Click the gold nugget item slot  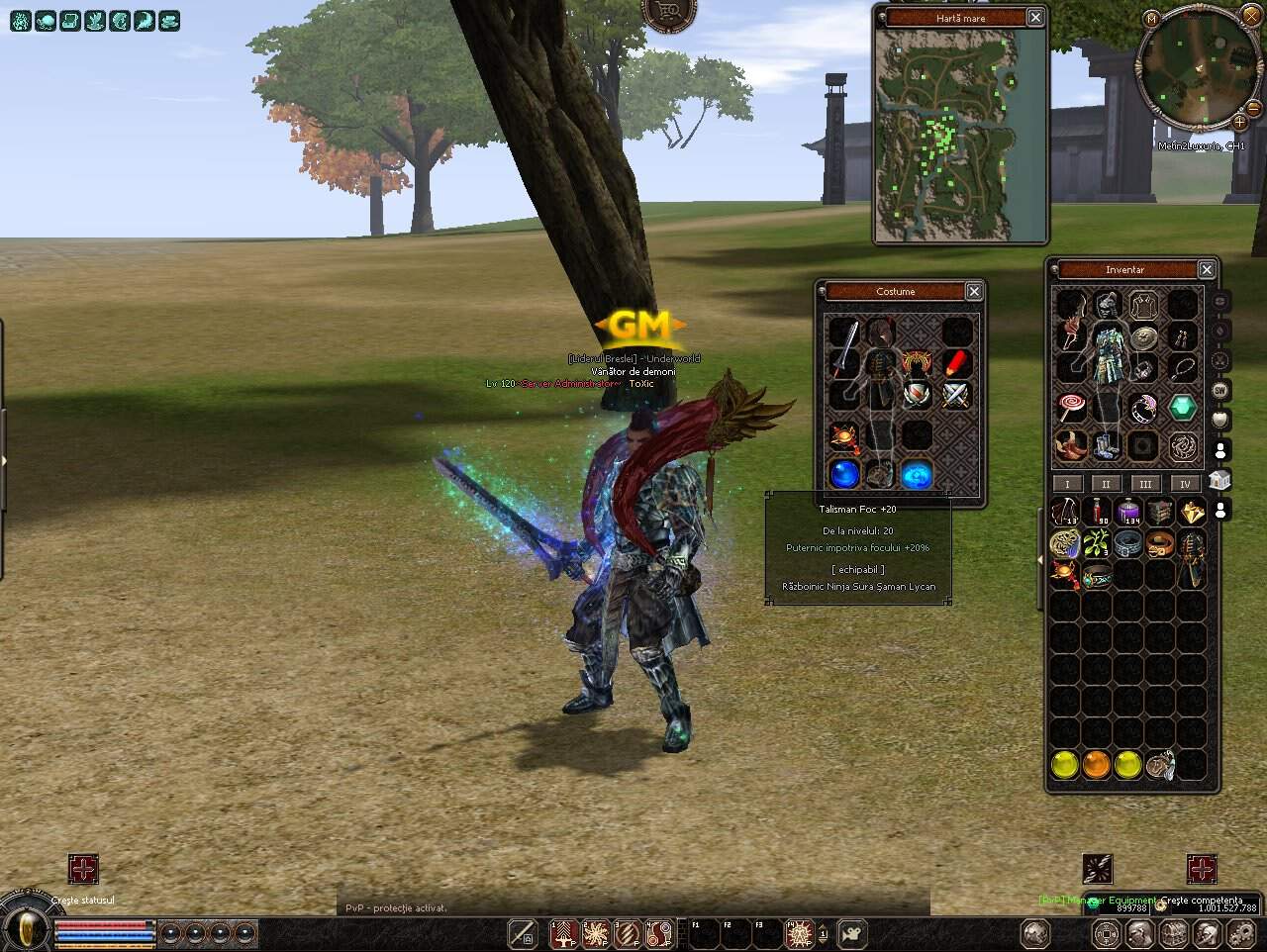coord(1191,512)
